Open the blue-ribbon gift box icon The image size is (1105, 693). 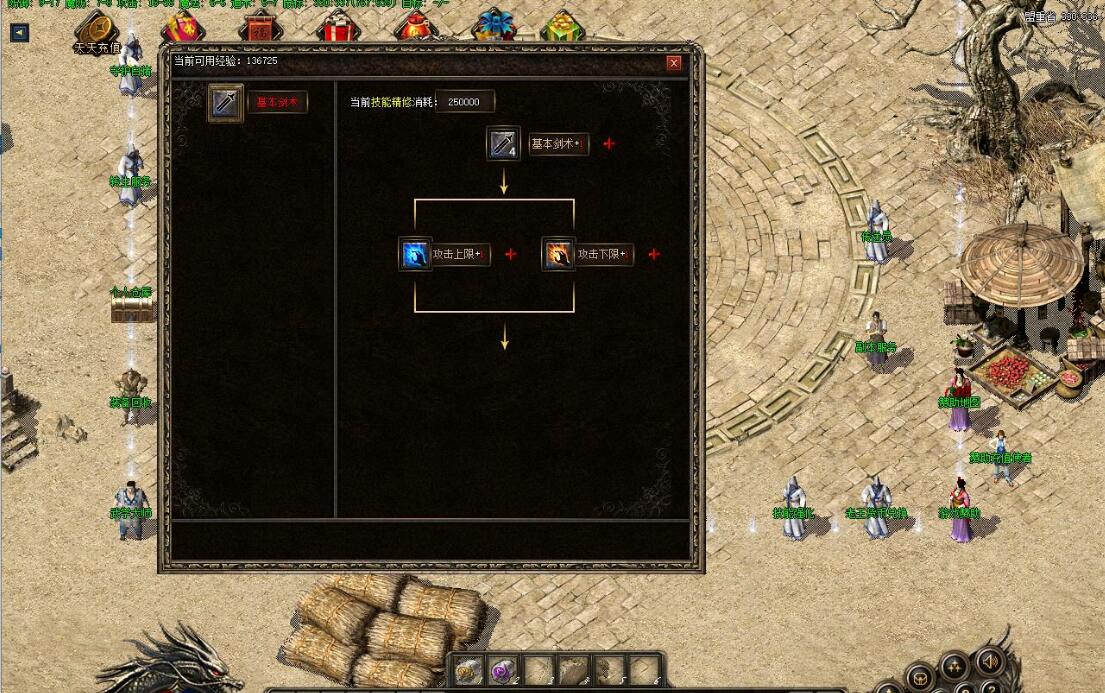pos(494,24)
